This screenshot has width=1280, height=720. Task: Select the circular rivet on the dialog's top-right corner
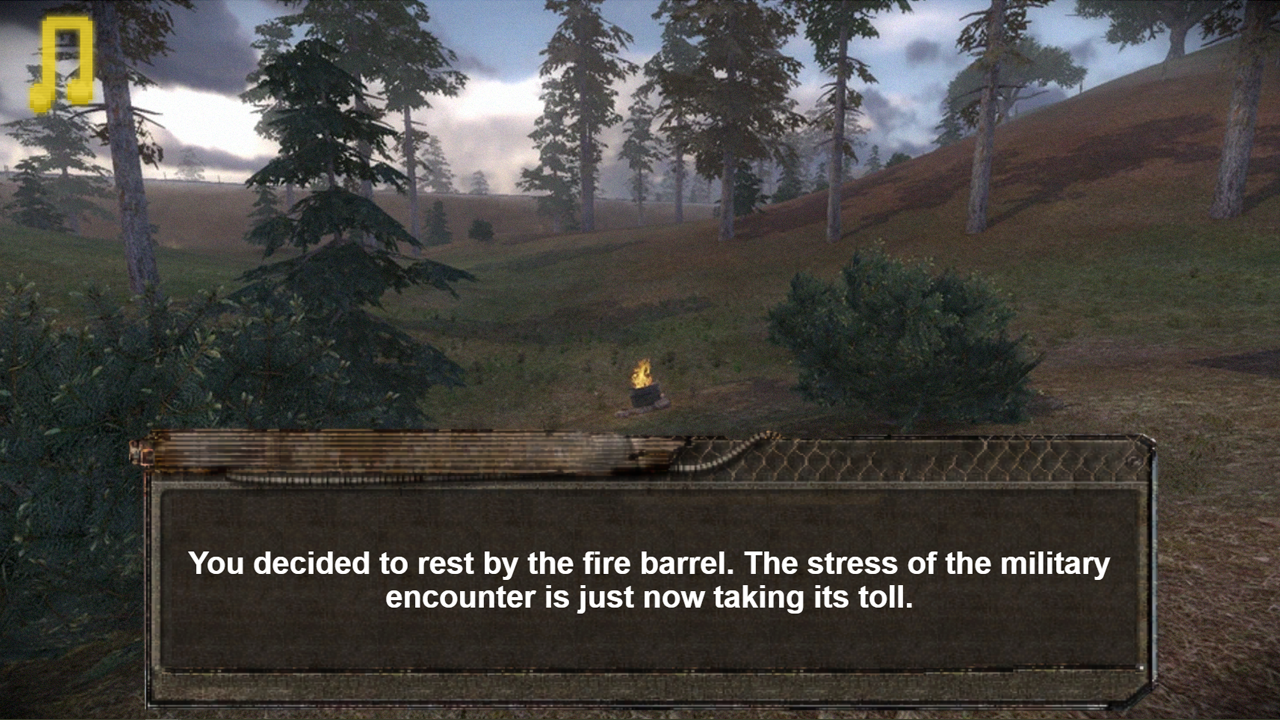(x=1134, y=460)
